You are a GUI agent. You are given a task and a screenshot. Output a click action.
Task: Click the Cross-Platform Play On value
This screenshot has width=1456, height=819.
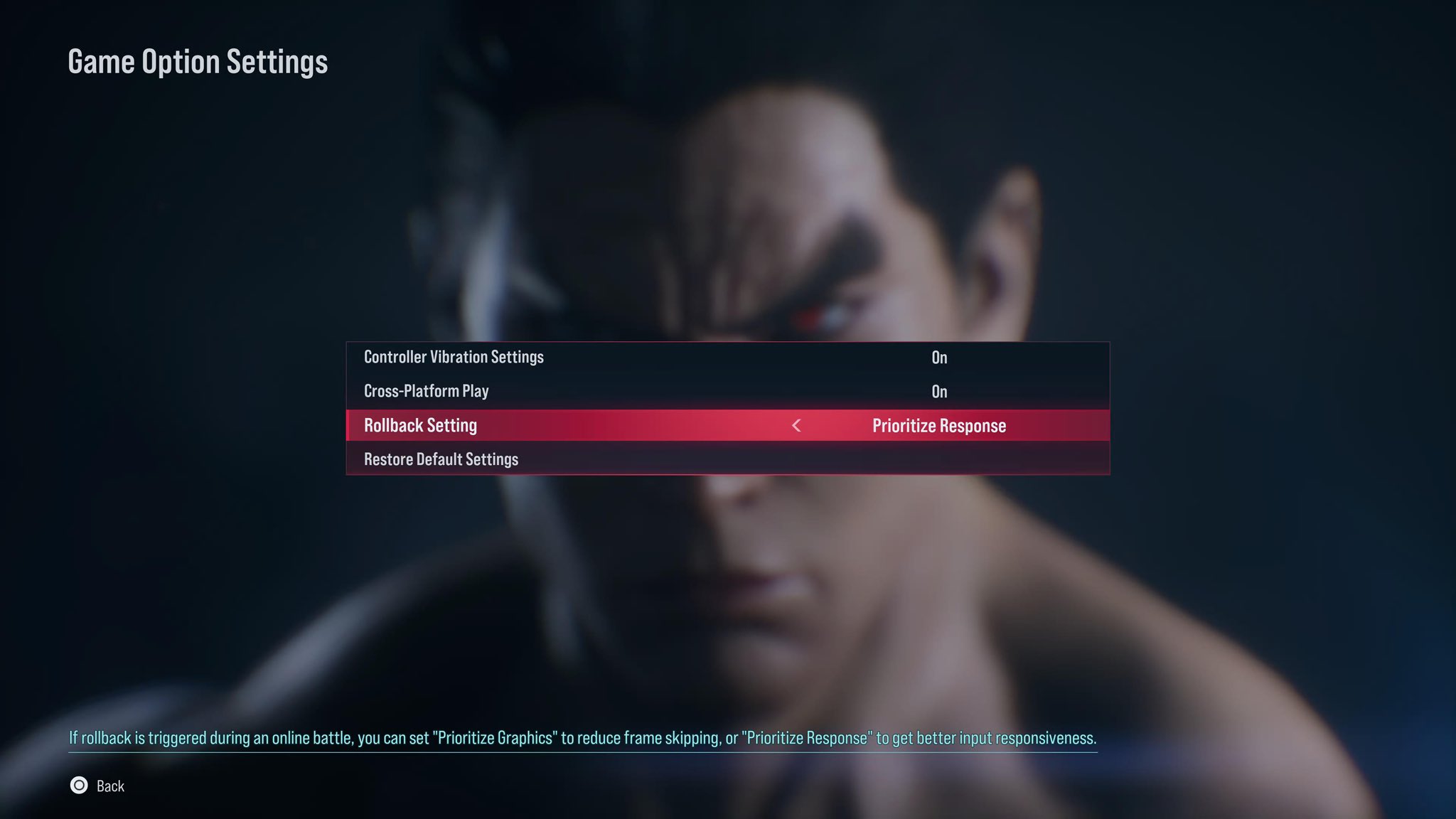tap(940, 390)
